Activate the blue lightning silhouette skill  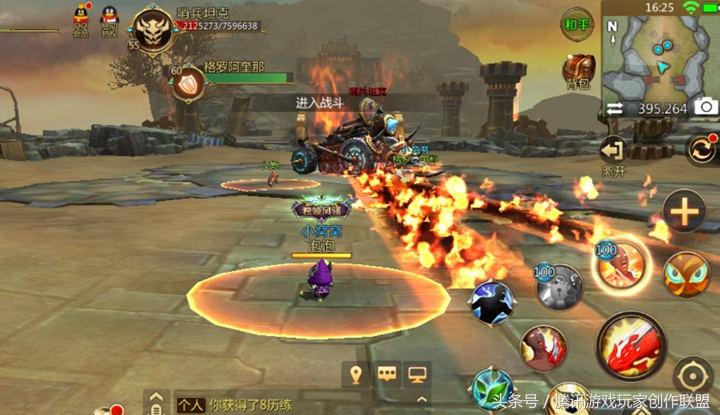click(491, 301)
